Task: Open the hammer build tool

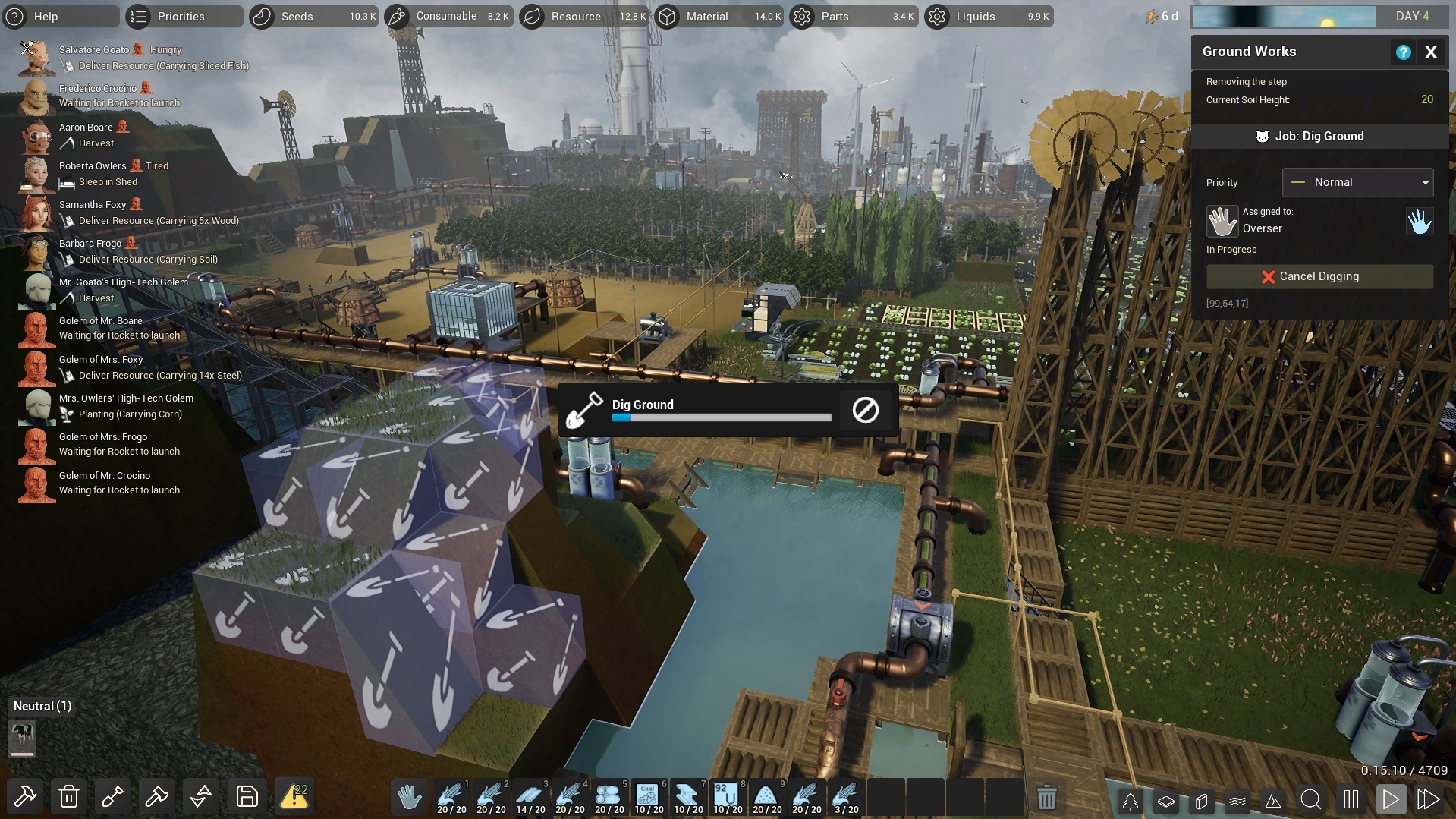Action: pos(24,797)
